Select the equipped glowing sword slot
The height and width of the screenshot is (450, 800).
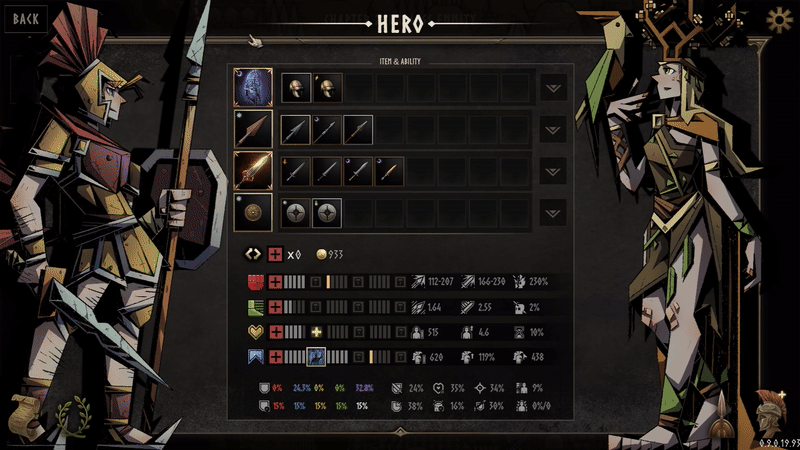pyautogui.click(x=253, y=171)
